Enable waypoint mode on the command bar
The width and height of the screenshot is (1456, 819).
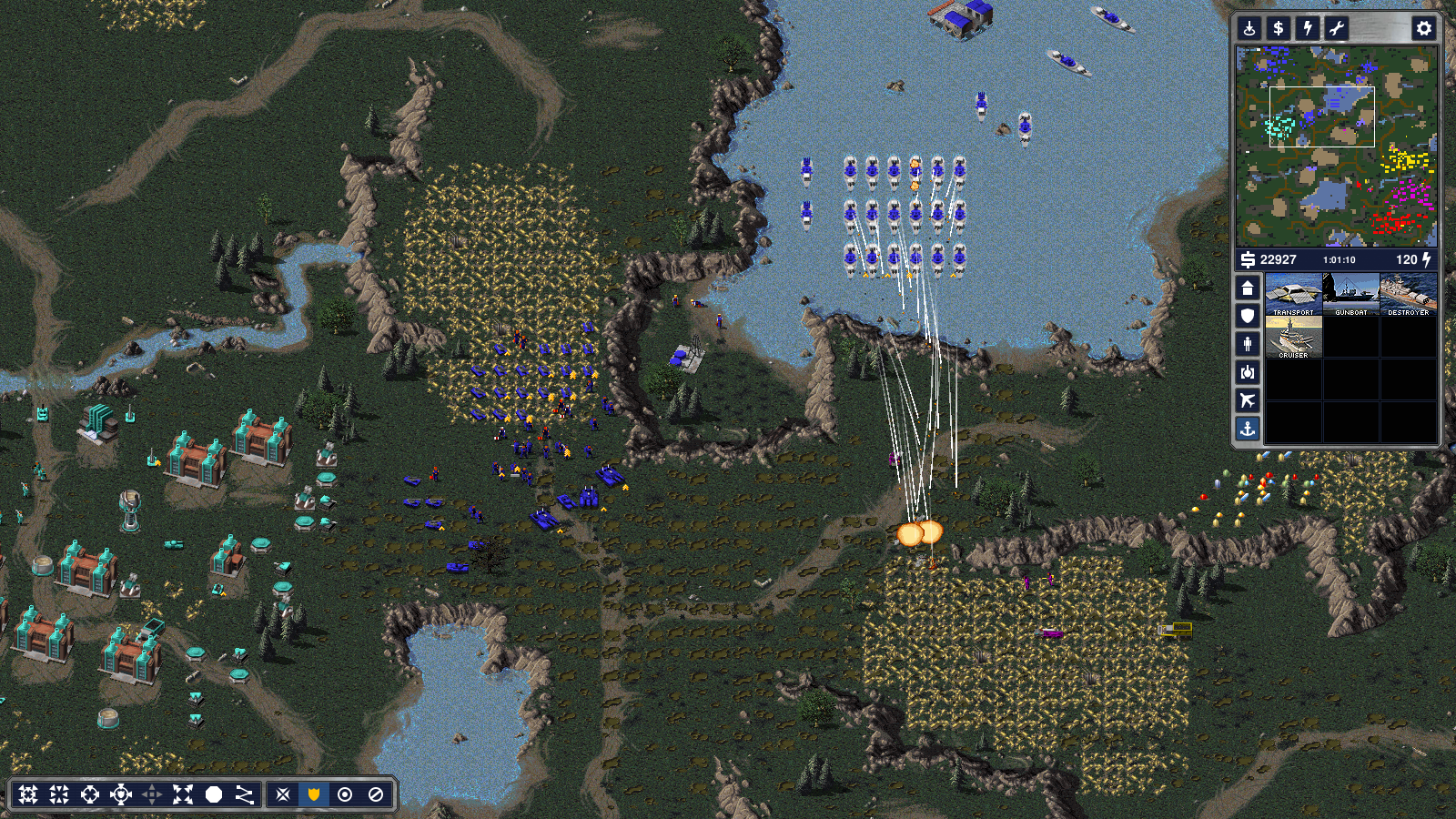coord(245,794)
